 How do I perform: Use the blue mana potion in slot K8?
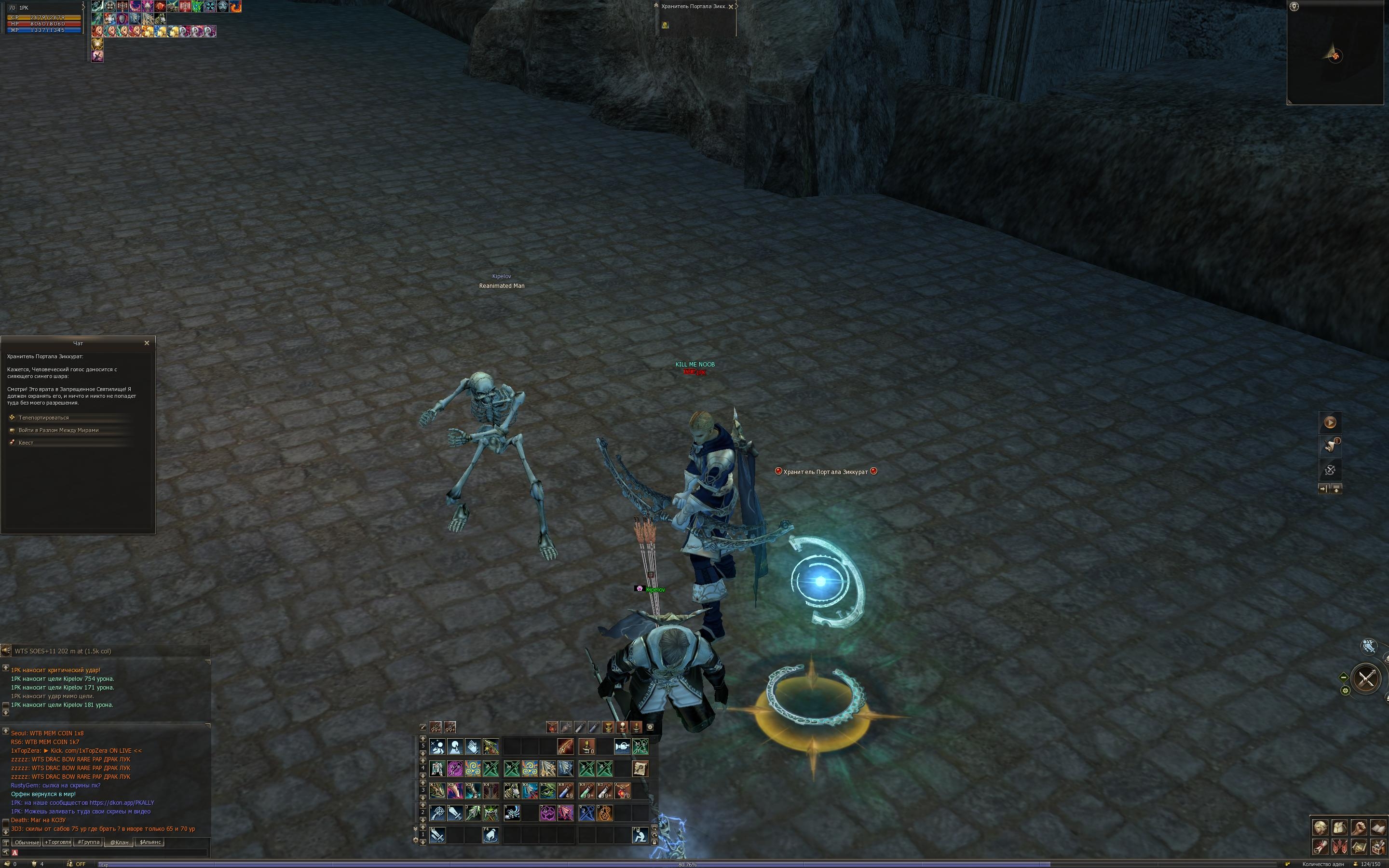[565, 791]
